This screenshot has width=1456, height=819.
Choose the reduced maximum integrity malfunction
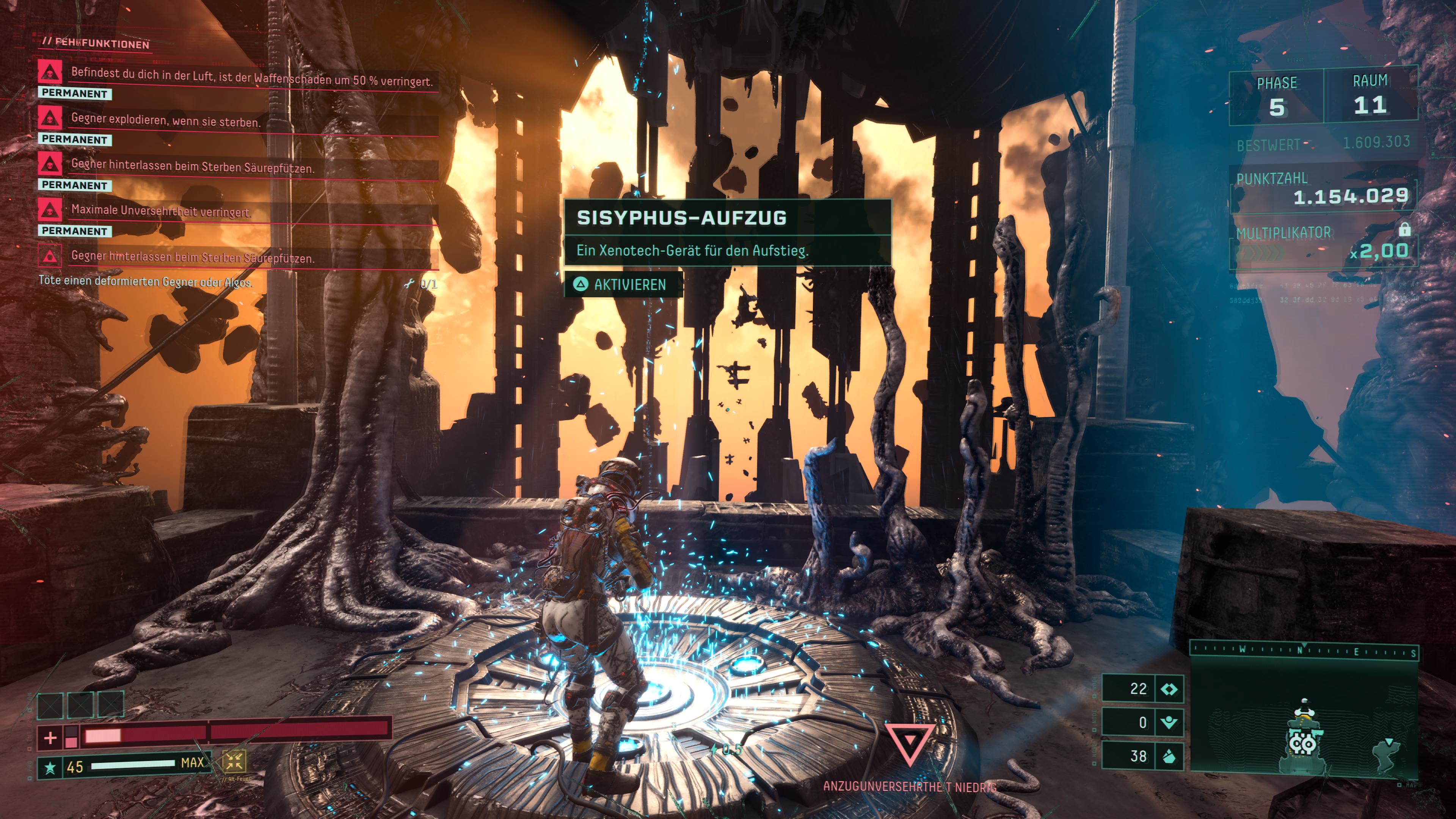(x=160, y=211)
